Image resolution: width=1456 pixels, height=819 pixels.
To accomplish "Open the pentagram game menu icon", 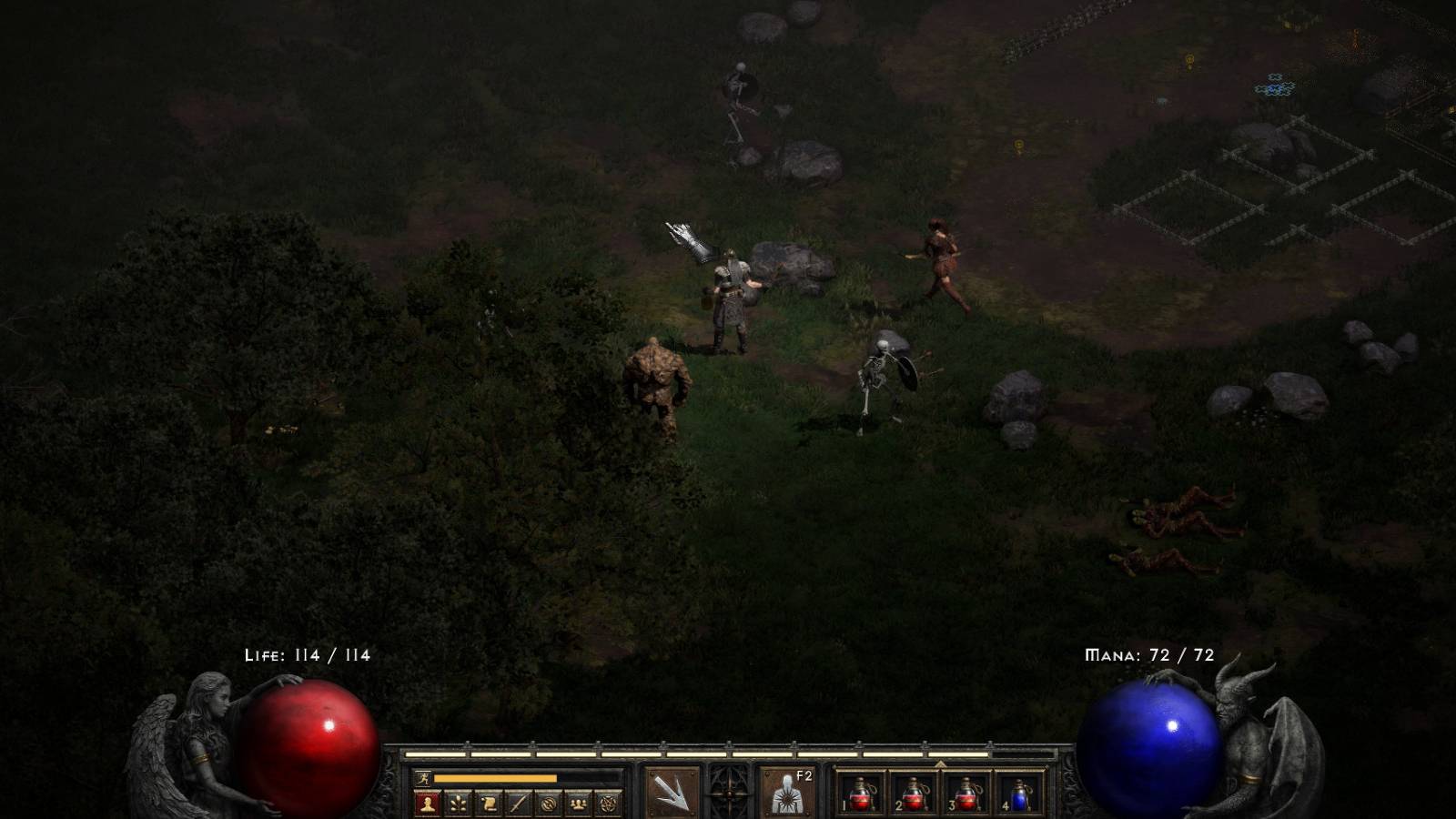I will [x=609, y=802].
